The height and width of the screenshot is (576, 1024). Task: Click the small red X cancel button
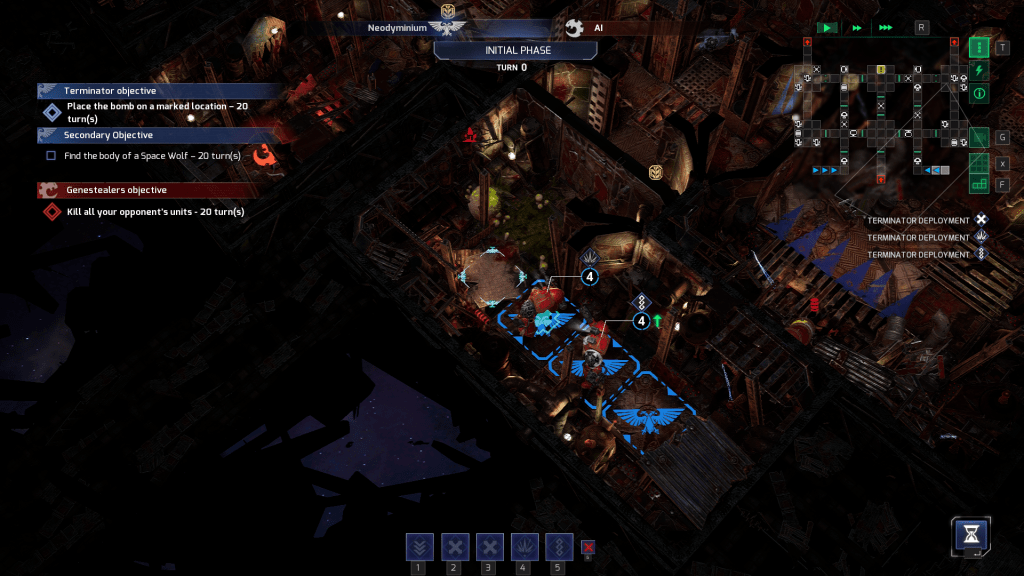pos(589,547)
